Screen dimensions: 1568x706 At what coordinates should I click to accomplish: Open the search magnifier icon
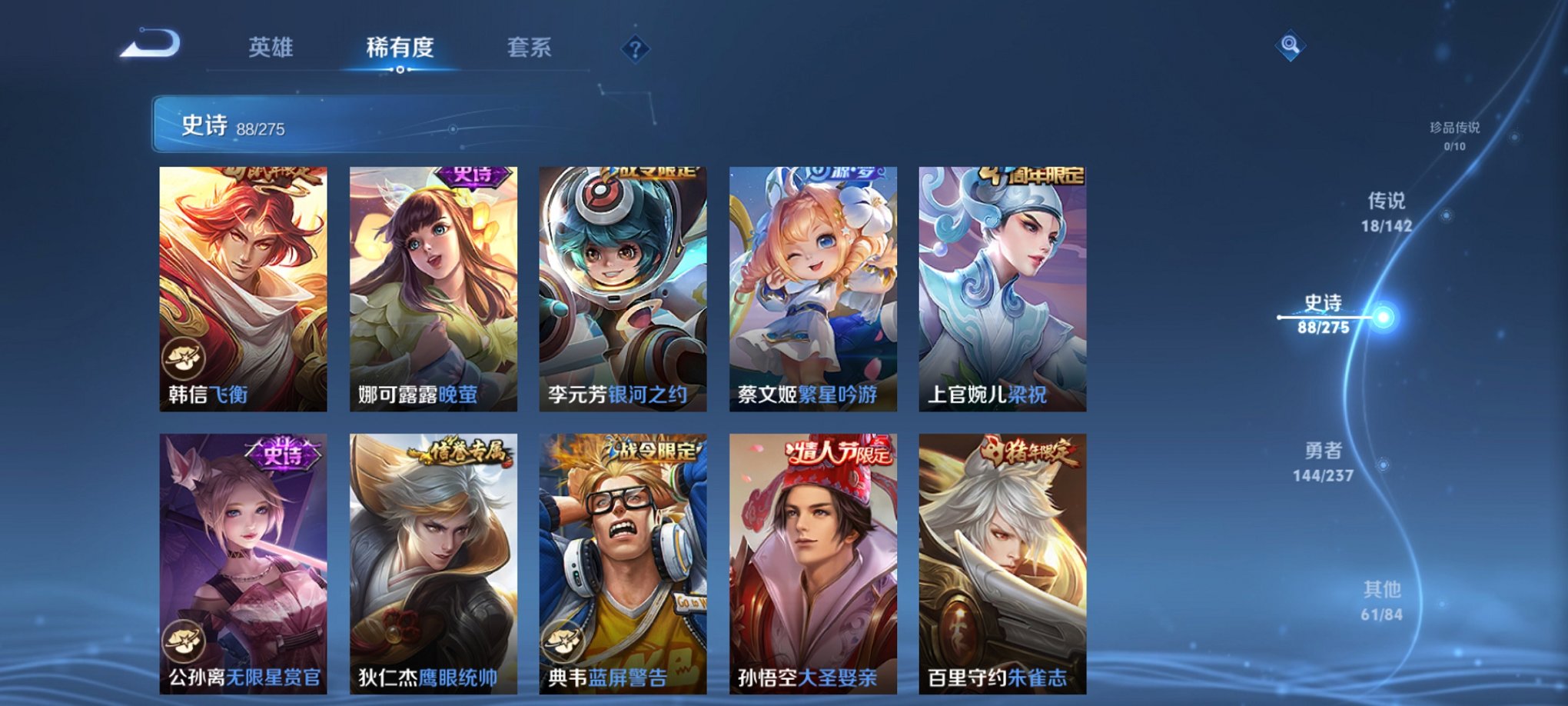[1291, 46]
